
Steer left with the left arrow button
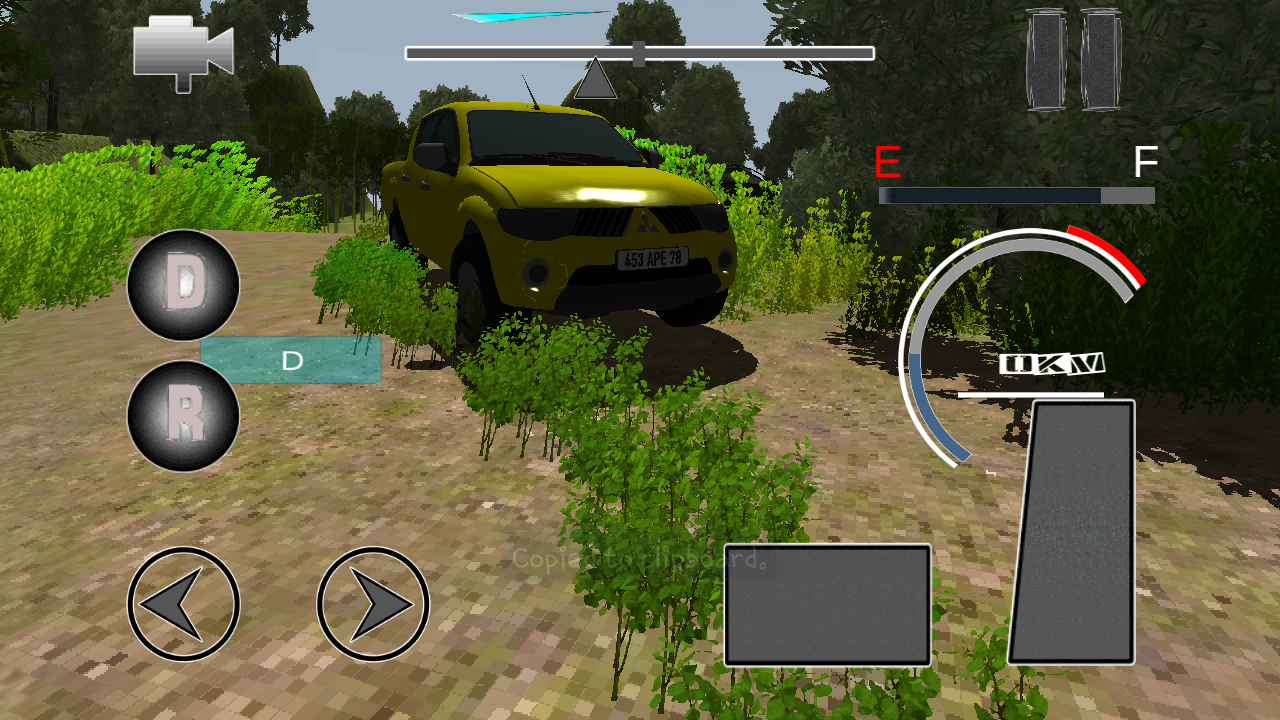pos(183,604)
